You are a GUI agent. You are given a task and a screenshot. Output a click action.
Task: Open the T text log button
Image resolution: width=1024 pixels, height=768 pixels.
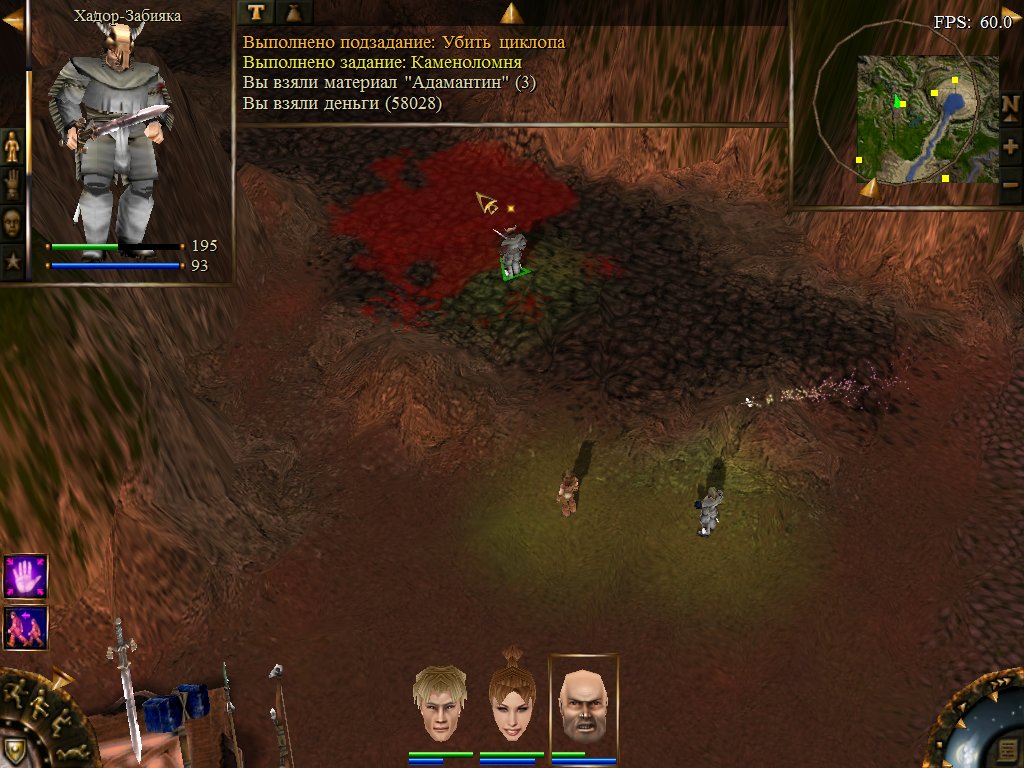click(x=257, y=12)
